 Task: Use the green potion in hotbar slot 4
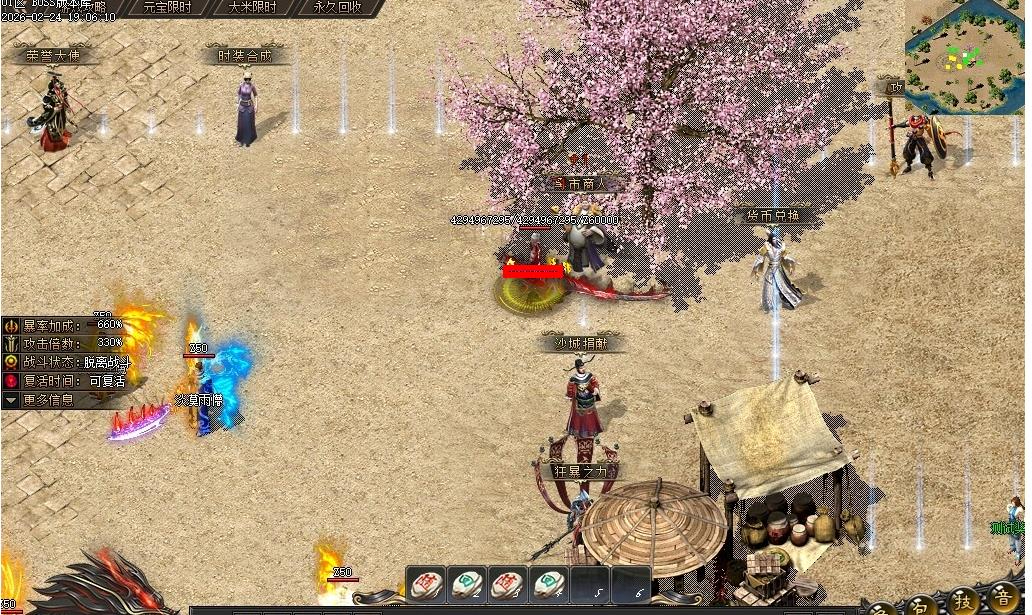(549, 583)
